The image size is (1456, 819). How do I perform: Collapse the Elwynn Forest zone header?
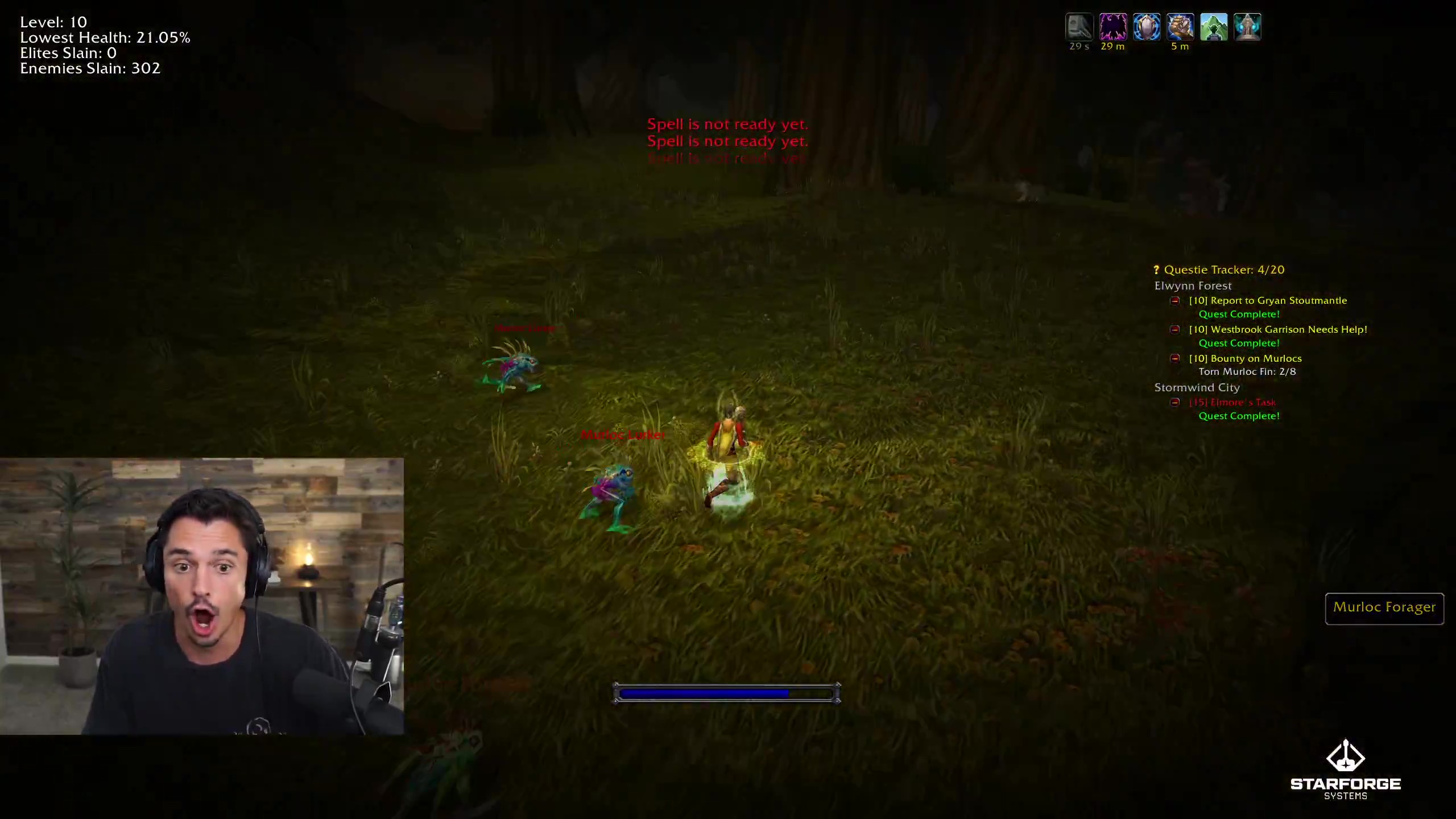[x=1194, y=286]
